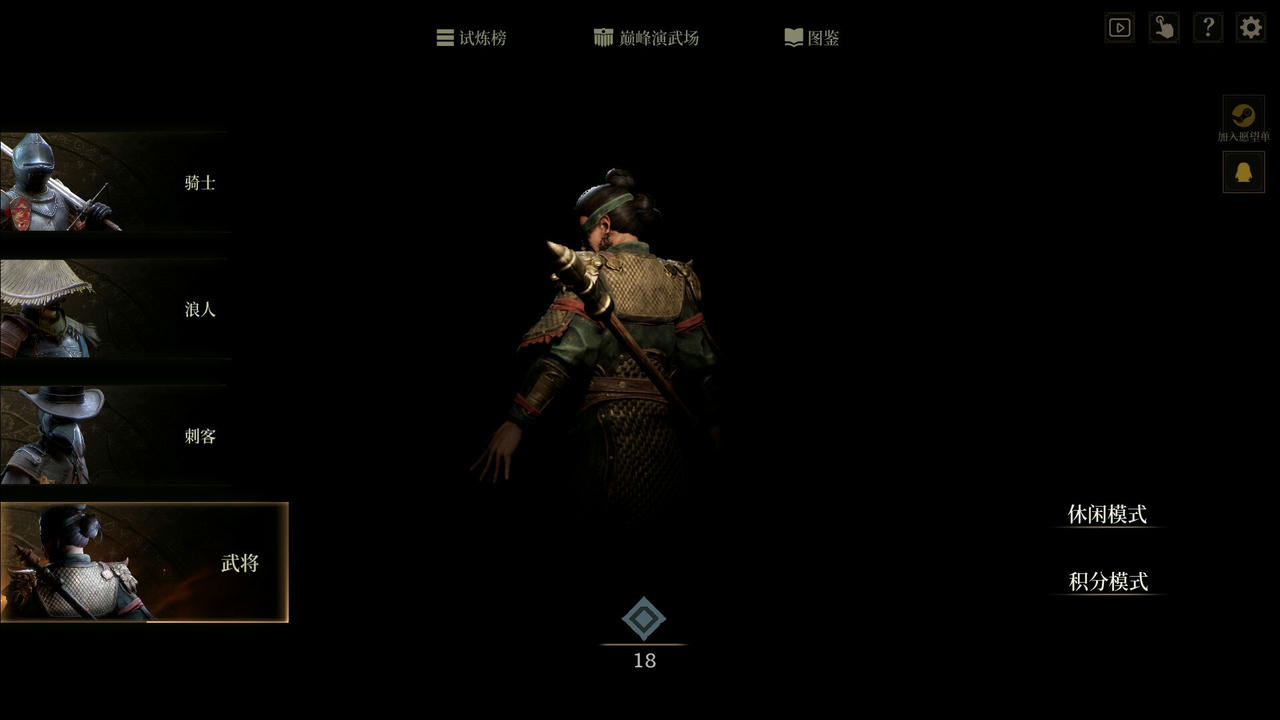Select the 刺客 assassin class
The width and height of the screenshot is (1280, 720).
click(115, 436)
